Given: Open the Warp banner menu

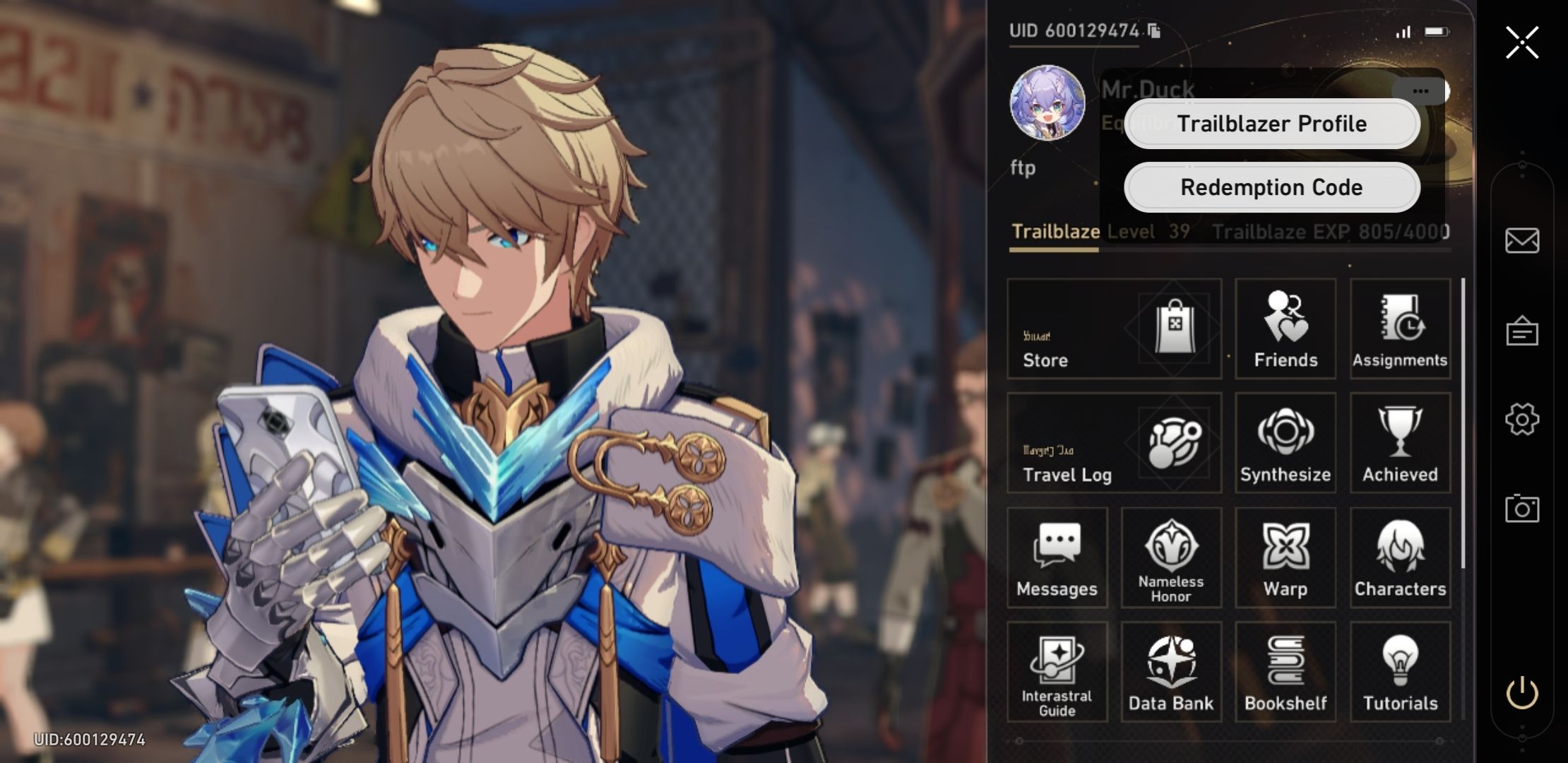Looking at the screenshot, I should point(1284,558).
